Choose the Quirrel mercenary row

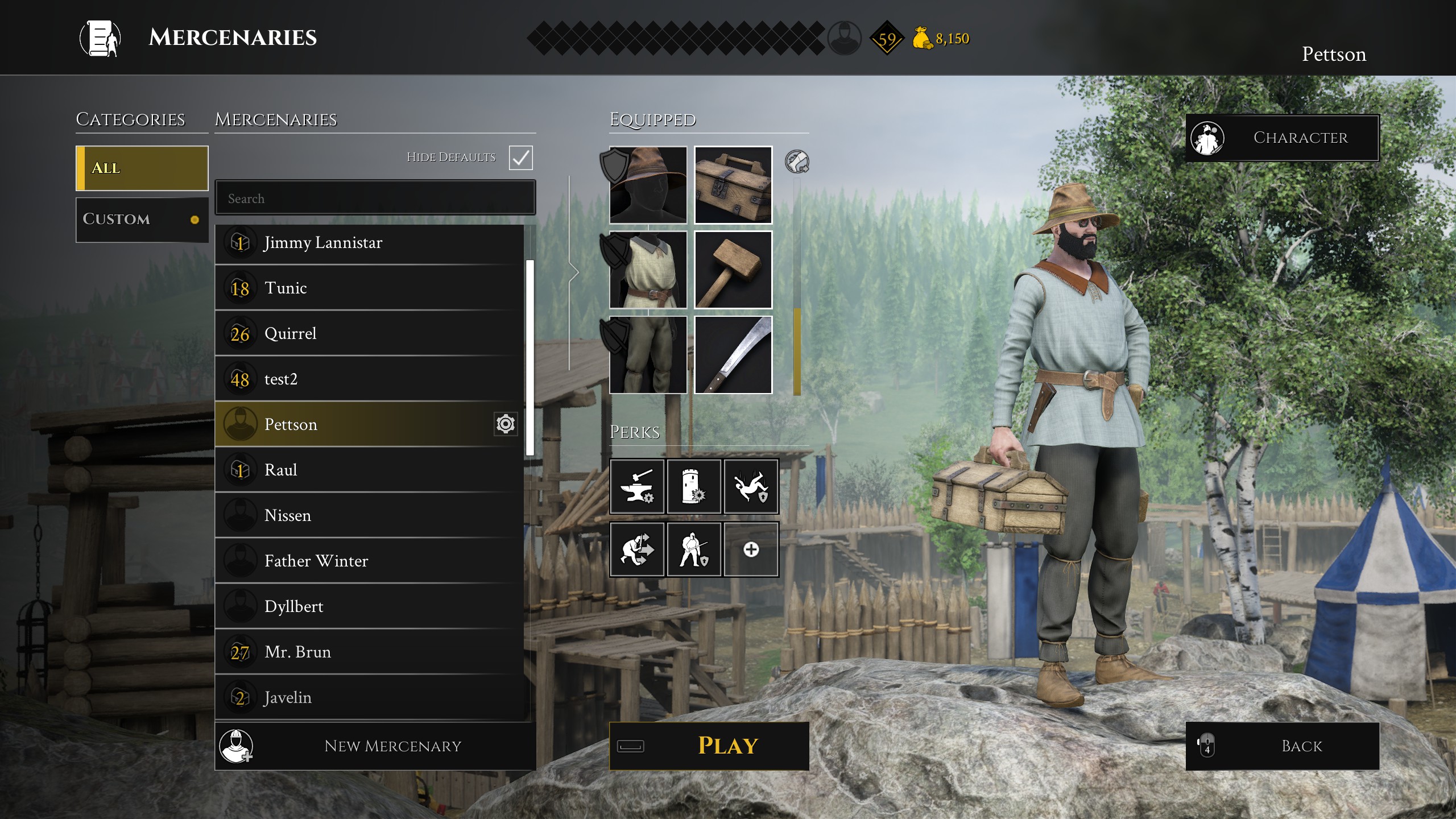tap(370, 334)
